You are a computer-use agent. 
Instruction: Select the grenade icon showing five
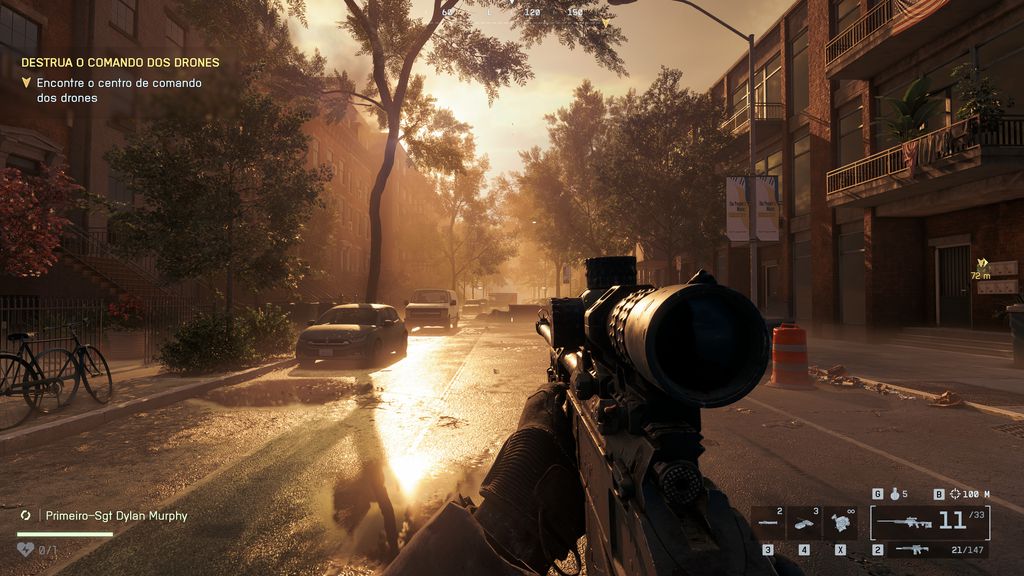coord(896,494)
